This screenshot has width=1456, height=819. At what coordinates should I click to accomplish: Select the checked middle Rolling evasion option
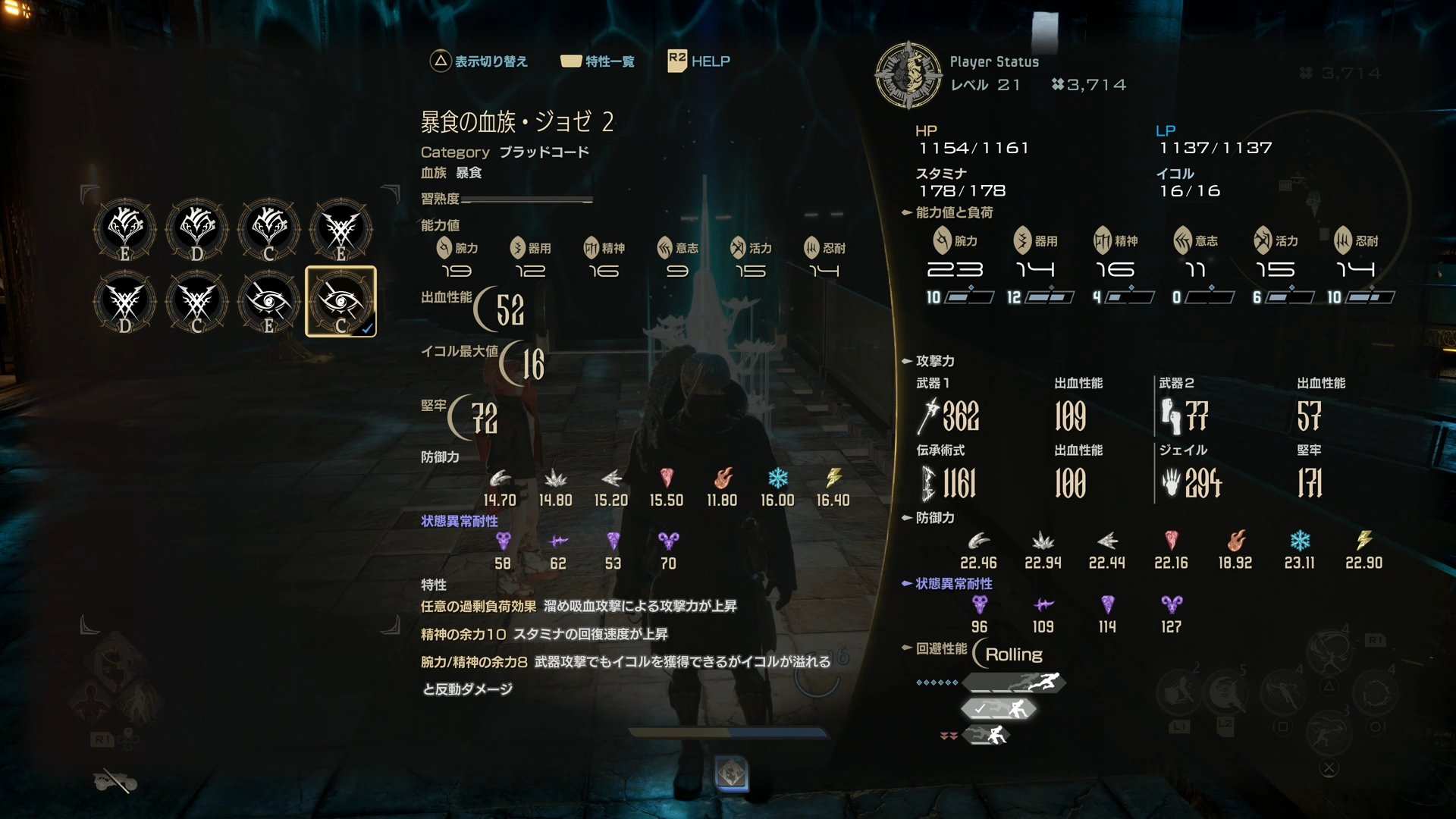click(1001, 708)
